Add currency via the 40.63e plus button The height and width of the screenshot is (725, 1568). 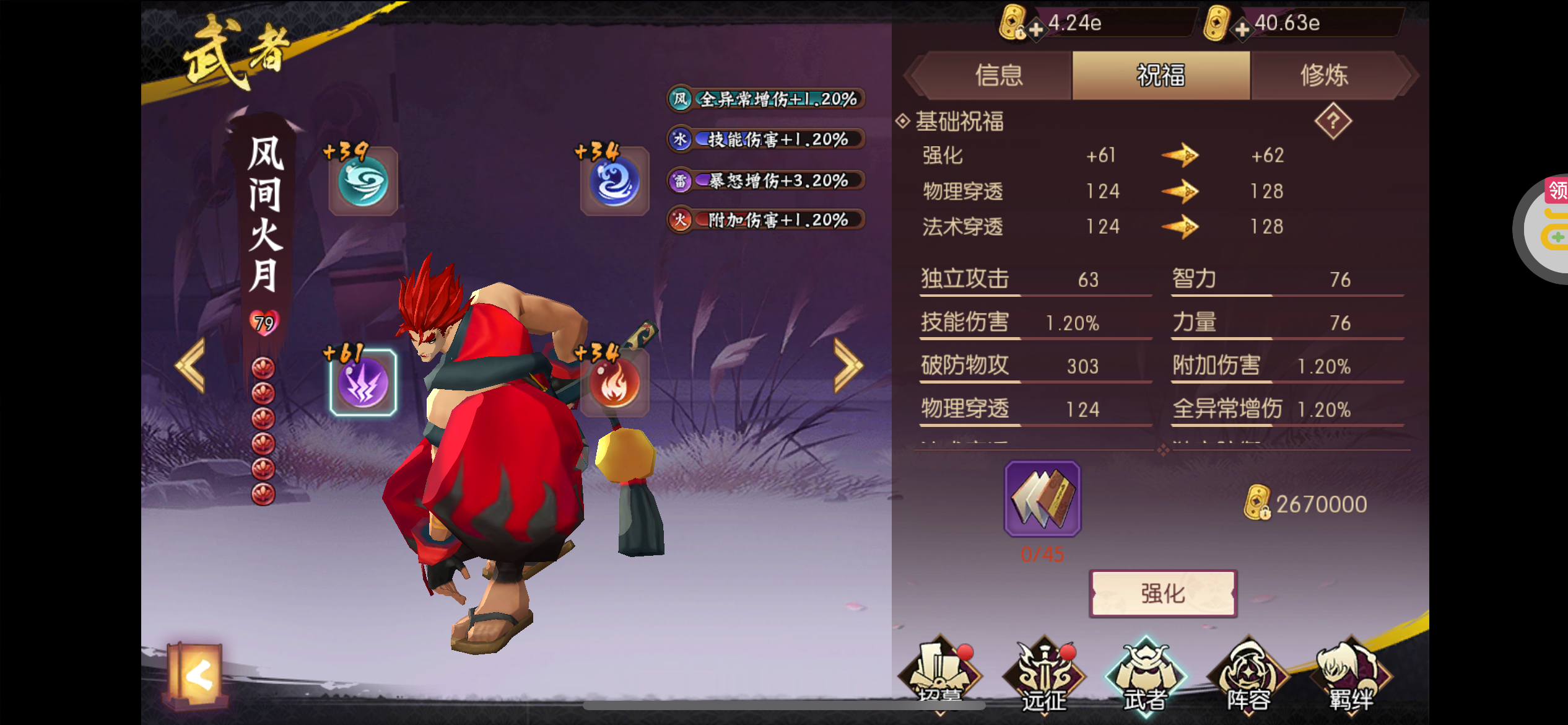1242,29
